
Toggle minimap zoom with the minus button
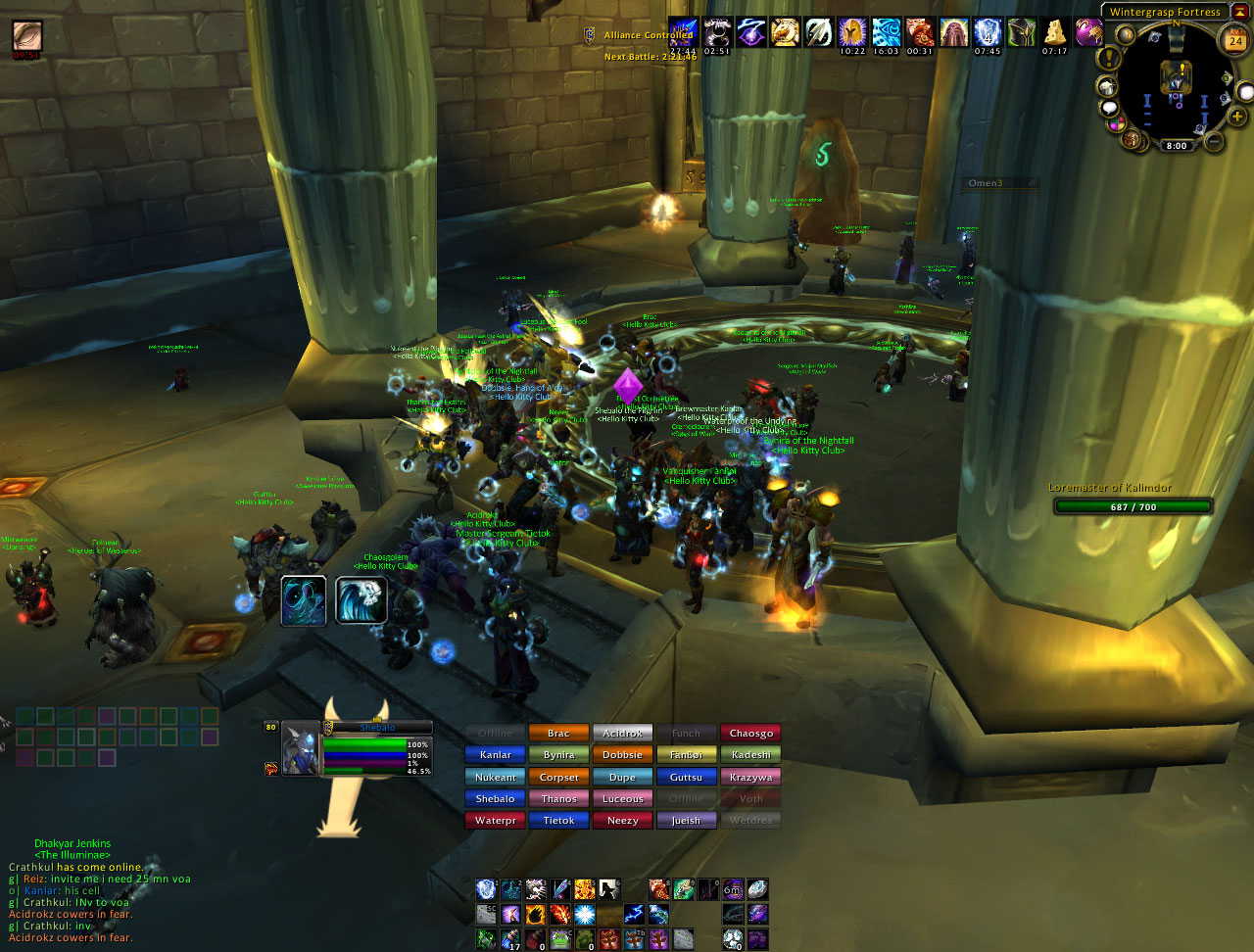pos(1215,140)
